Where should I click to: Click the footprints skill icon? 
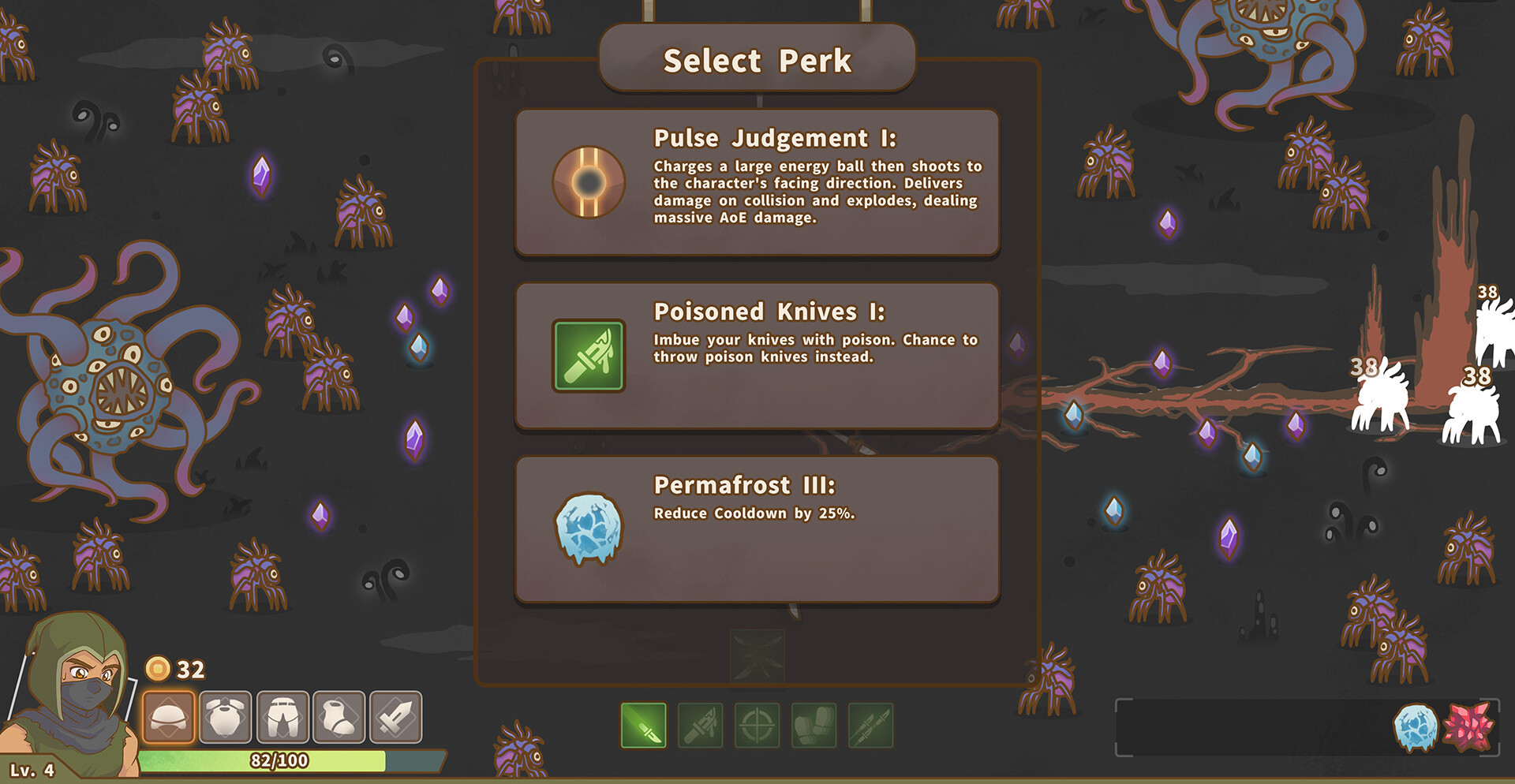814,726
